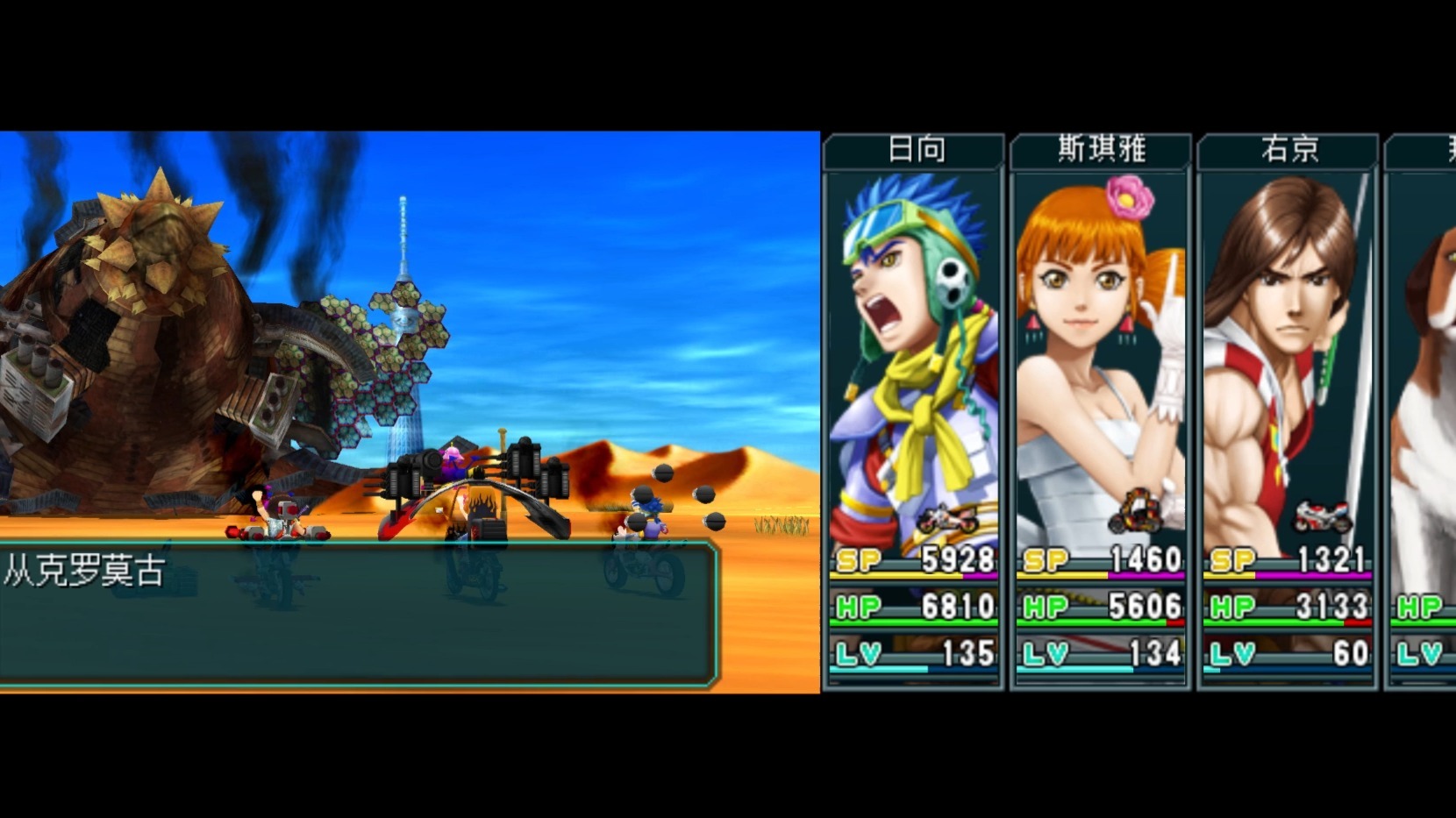Choose the 斯琪雅 party member card
The image size is (1456, 818).
click(1100, 412)
